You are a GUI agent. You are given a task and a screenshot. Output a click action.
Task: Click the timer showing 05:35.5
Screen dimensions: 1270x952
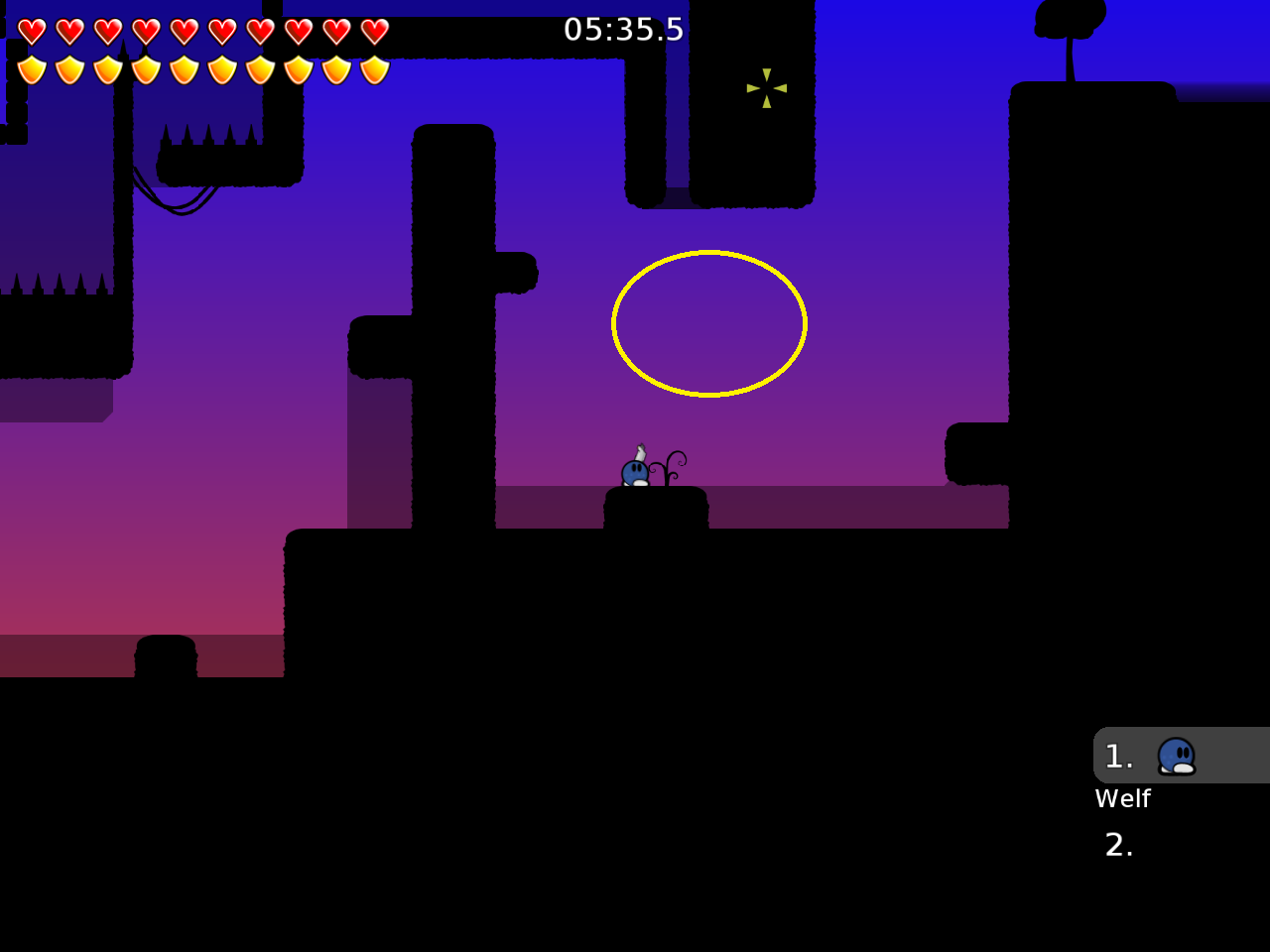click(x=623, y=29)
